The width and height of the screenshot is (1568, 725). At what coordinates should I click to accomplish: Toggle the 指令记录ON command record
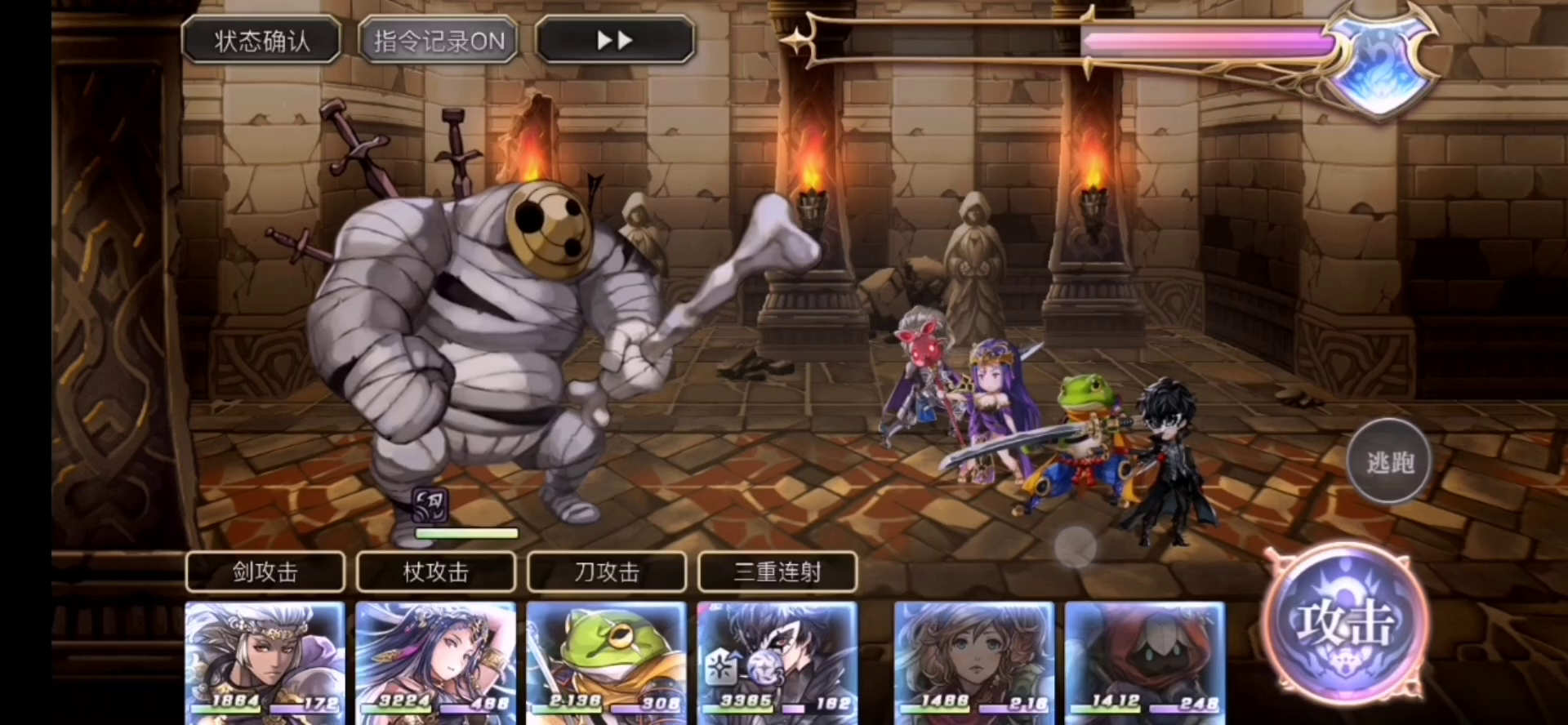click(x=439, y=41)
